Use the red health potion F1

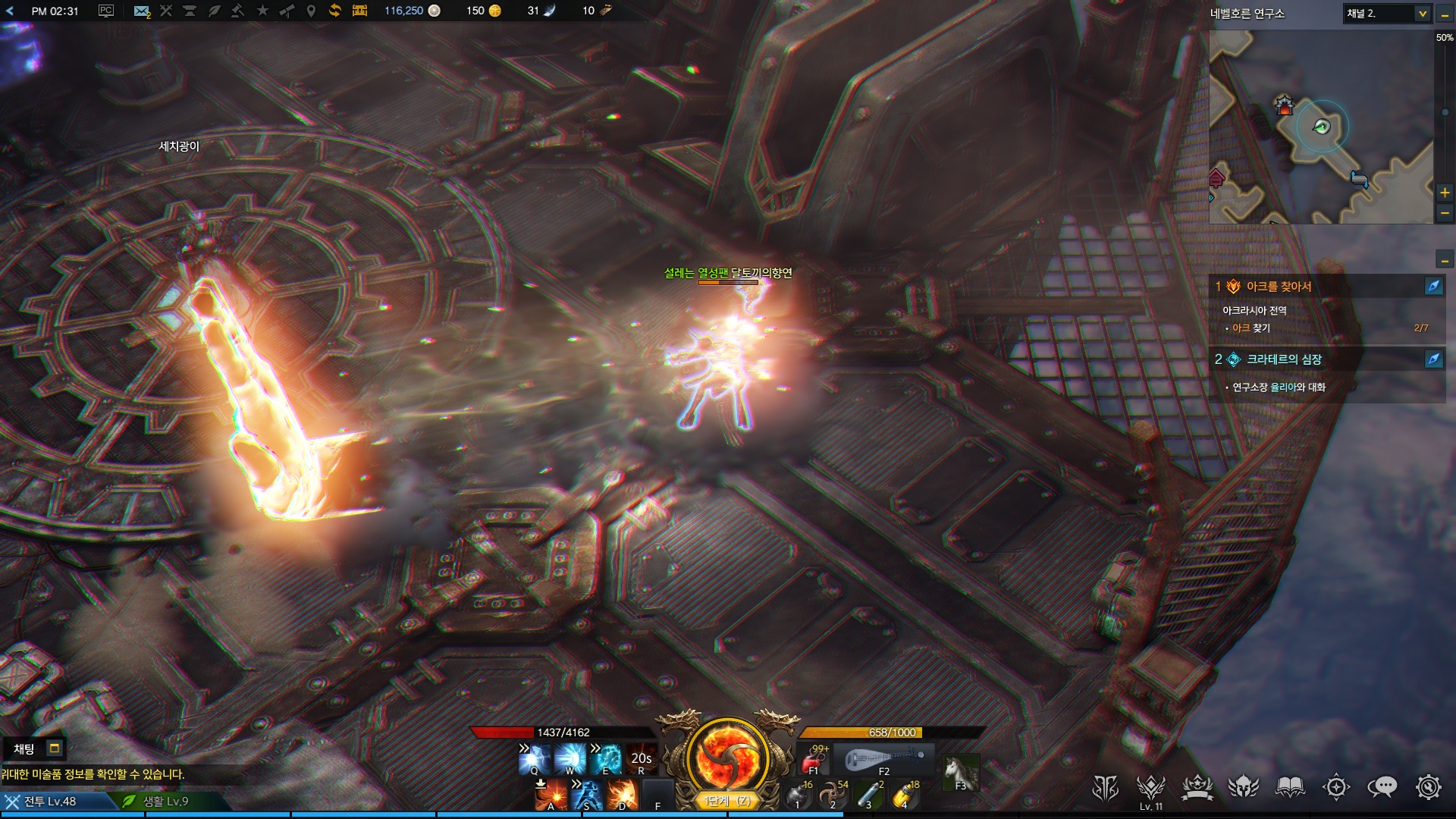pyautogui.click(x=814, y=759)
